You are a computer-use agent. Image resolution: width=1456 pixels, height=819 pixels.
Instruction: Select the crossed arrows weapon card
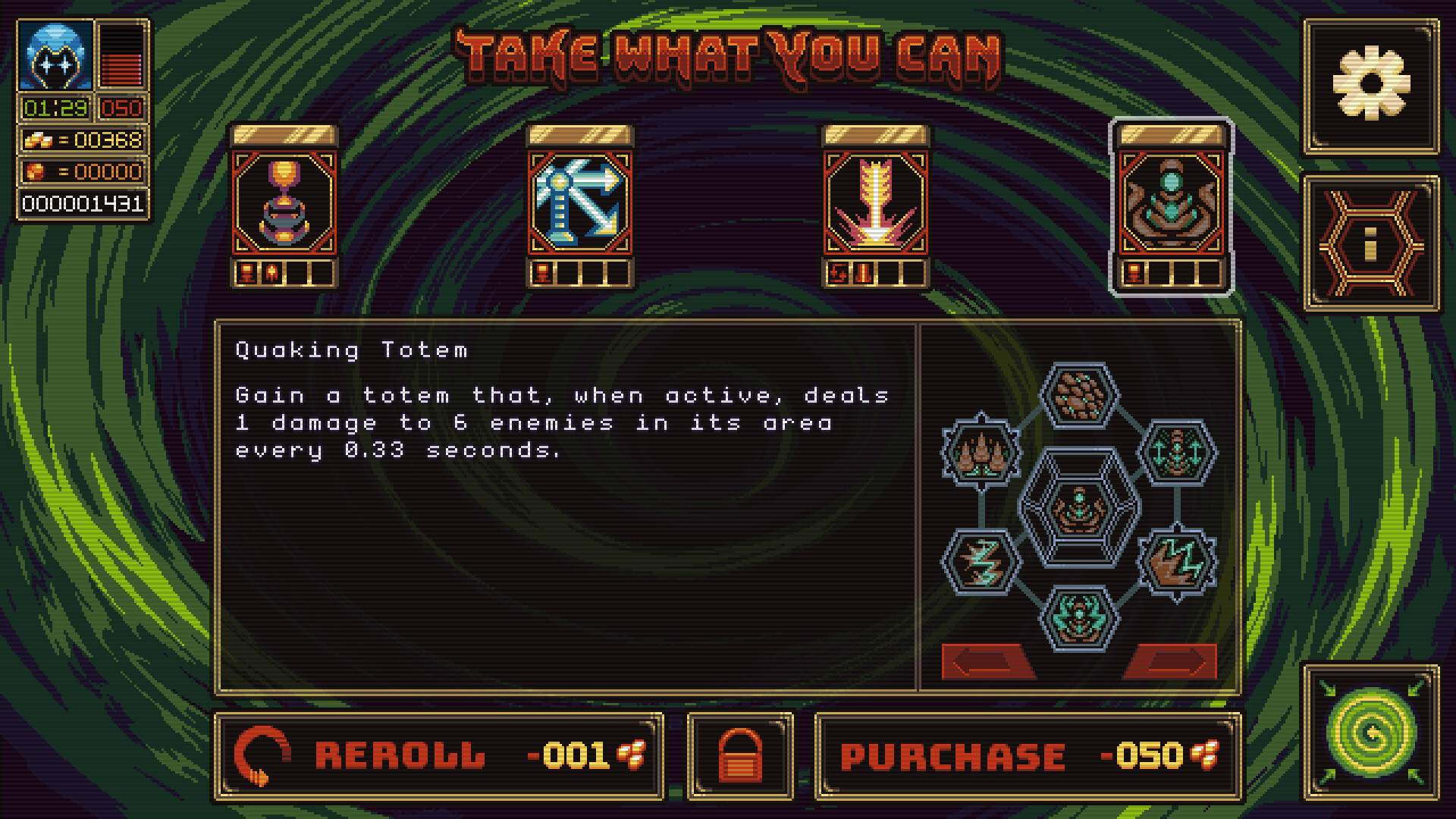[x=580, y=205]
